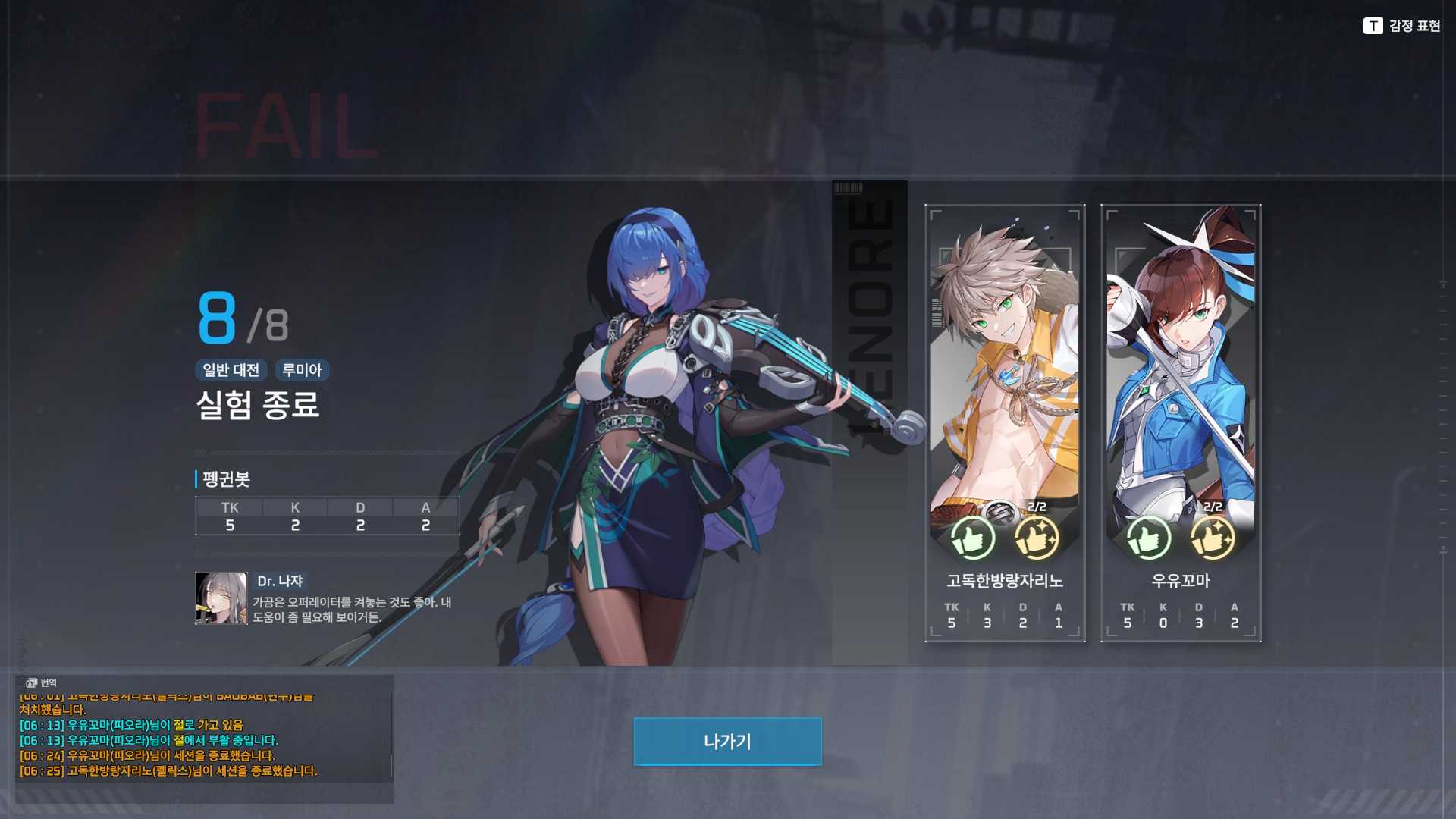Toggle the chat 번역 translate button
The width and height of the screenshot is (1456, 819).
[x=41, y=682]
